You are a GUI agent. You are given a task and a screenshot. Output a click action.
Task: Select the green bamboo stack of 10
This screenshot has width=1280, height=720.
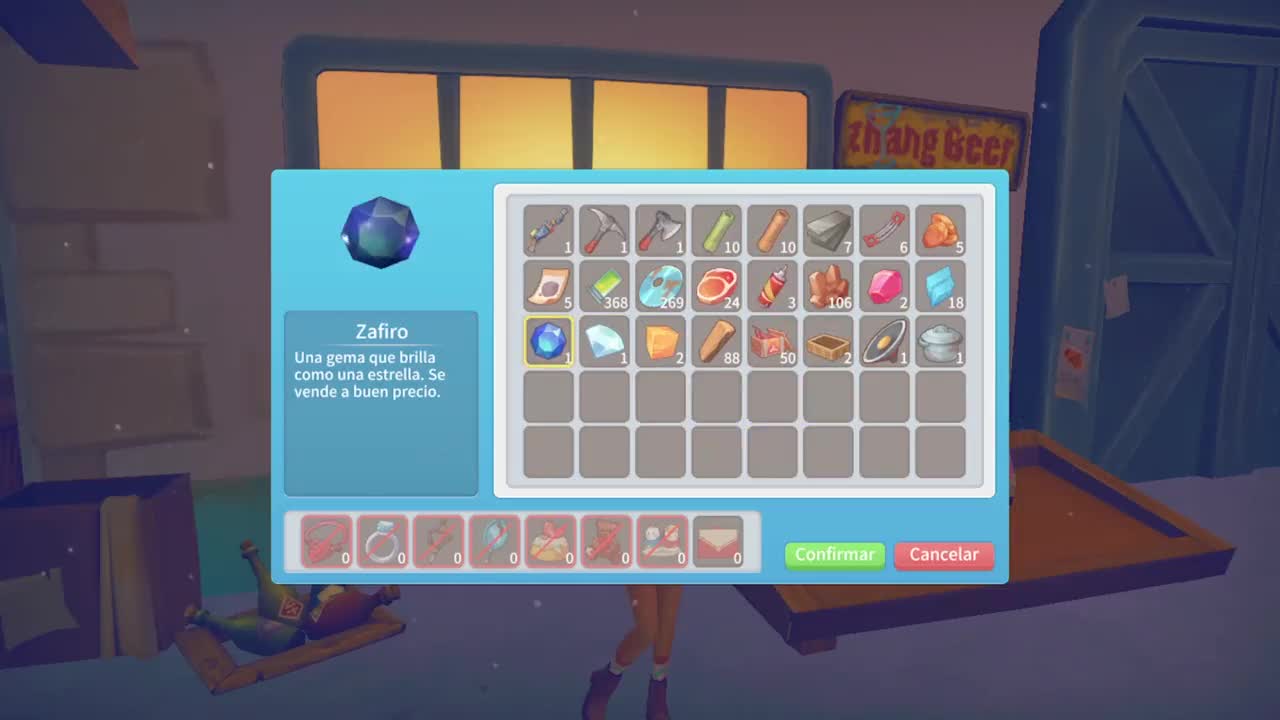click(716, 231)
